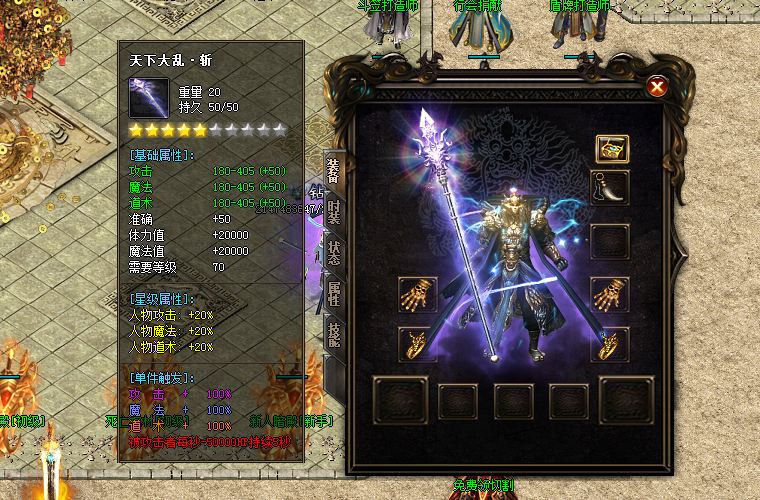The width and height of the screenshot is (760, 500).
Task: Close the character equipment window
Action: (657, 87)
